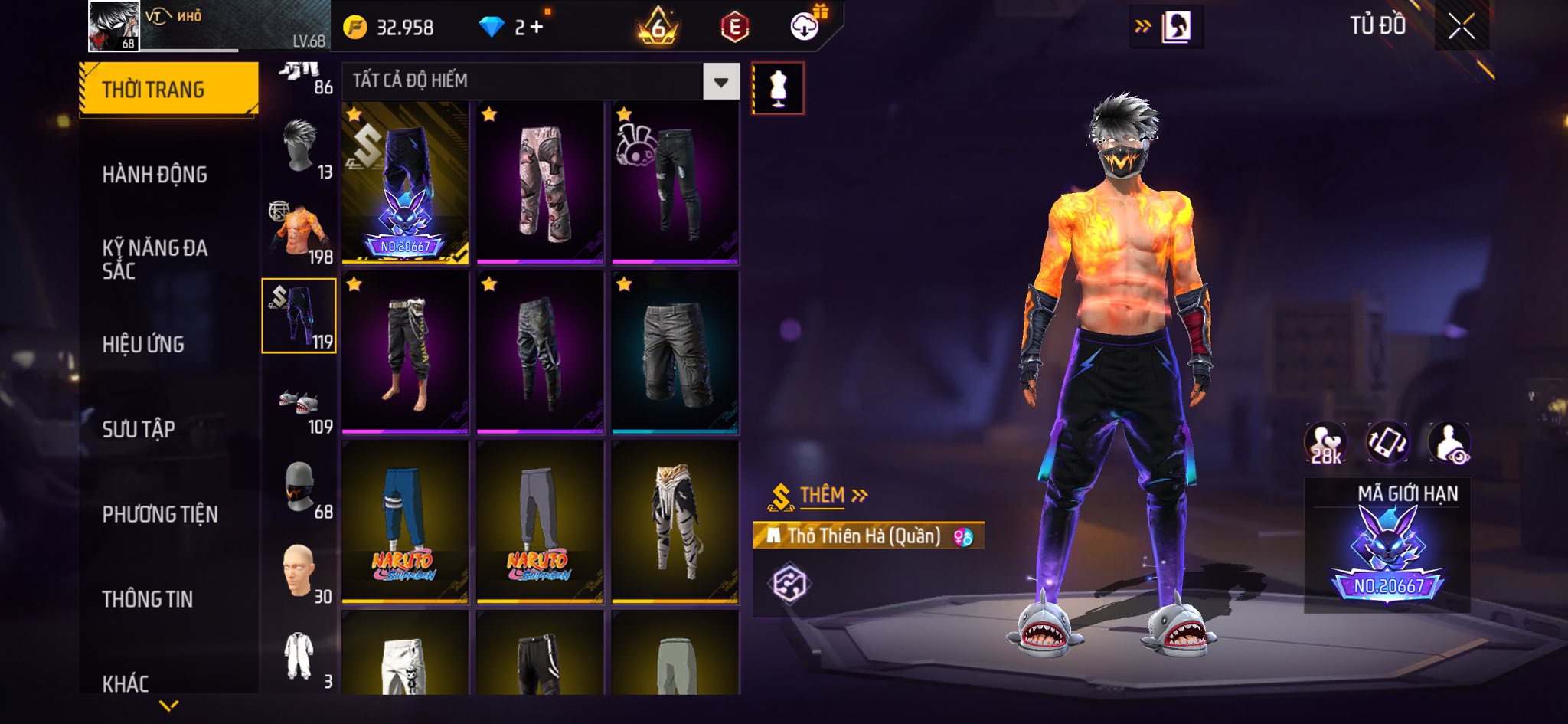Close the wardrobe with the X button

(x=1461, y=27)
